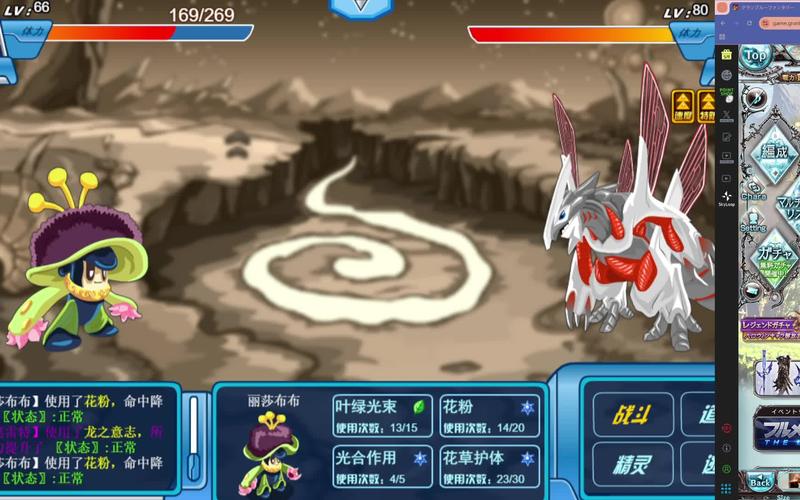Open the Top button in side panel
Screen dimensions: 800x500
tap(755, 57)
